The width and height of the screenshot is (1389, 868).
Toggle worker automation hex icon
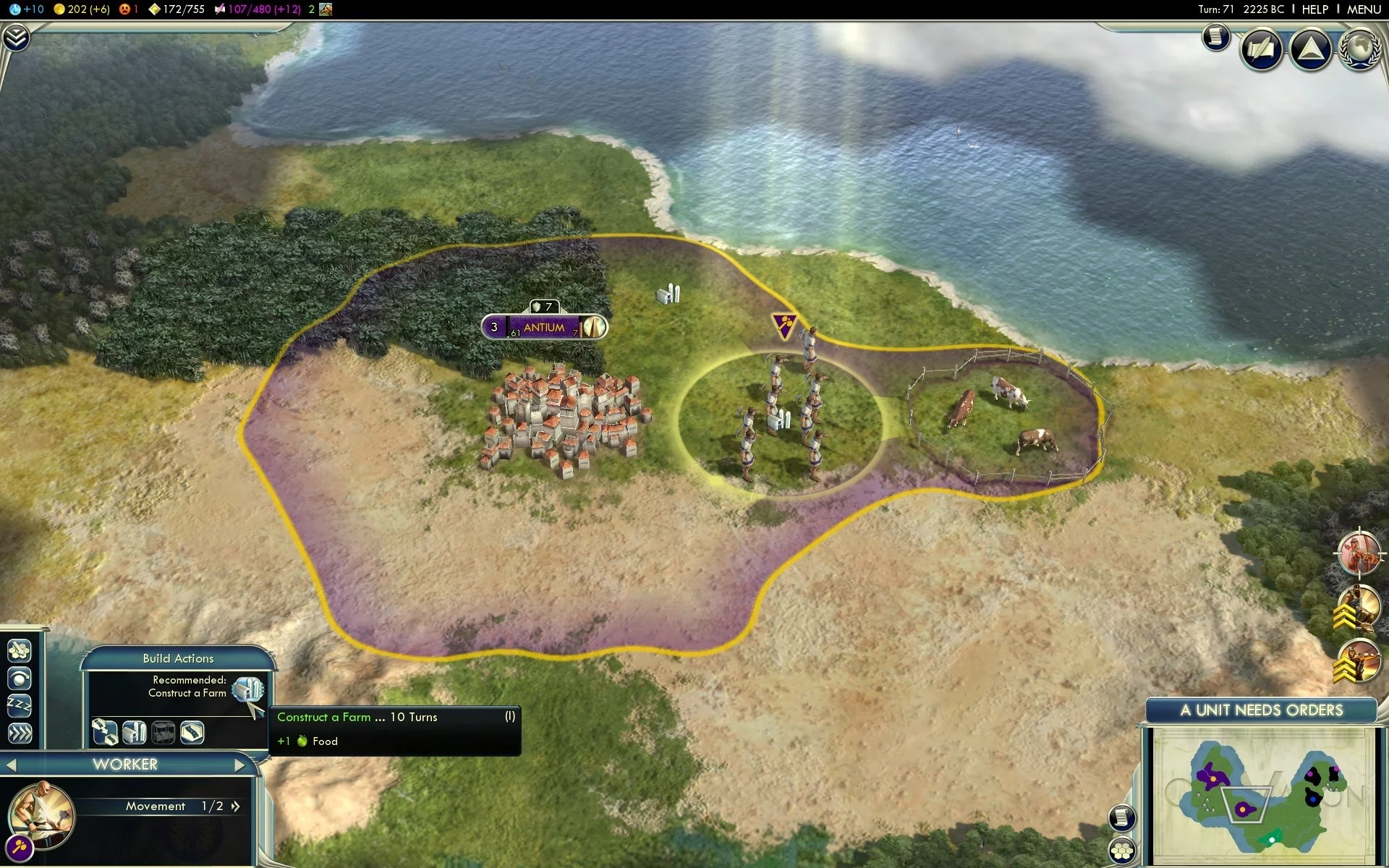(x=20, y=651)
